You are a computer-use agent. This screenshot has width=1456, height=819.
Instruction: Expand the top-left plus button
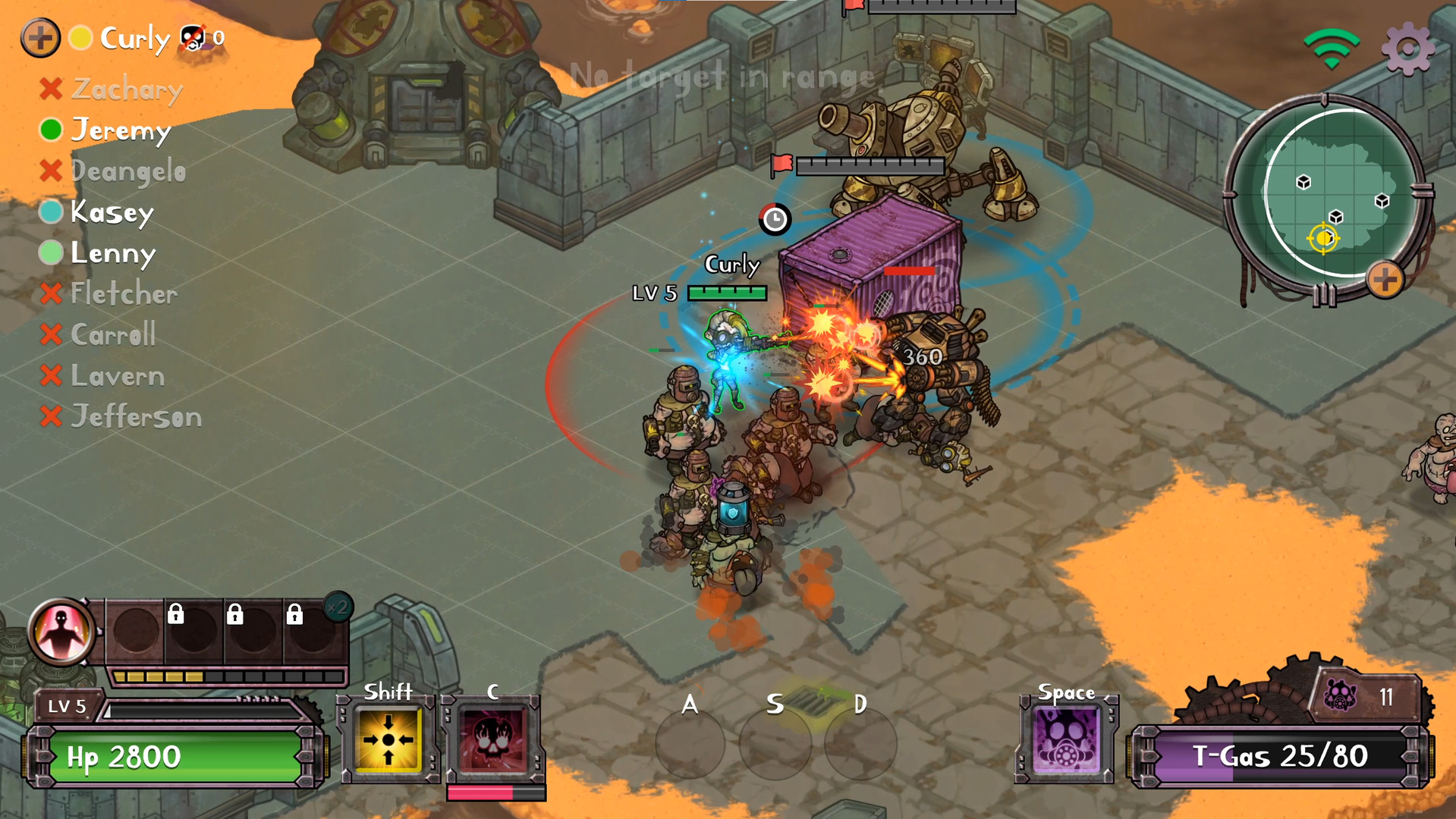(42, 37)
